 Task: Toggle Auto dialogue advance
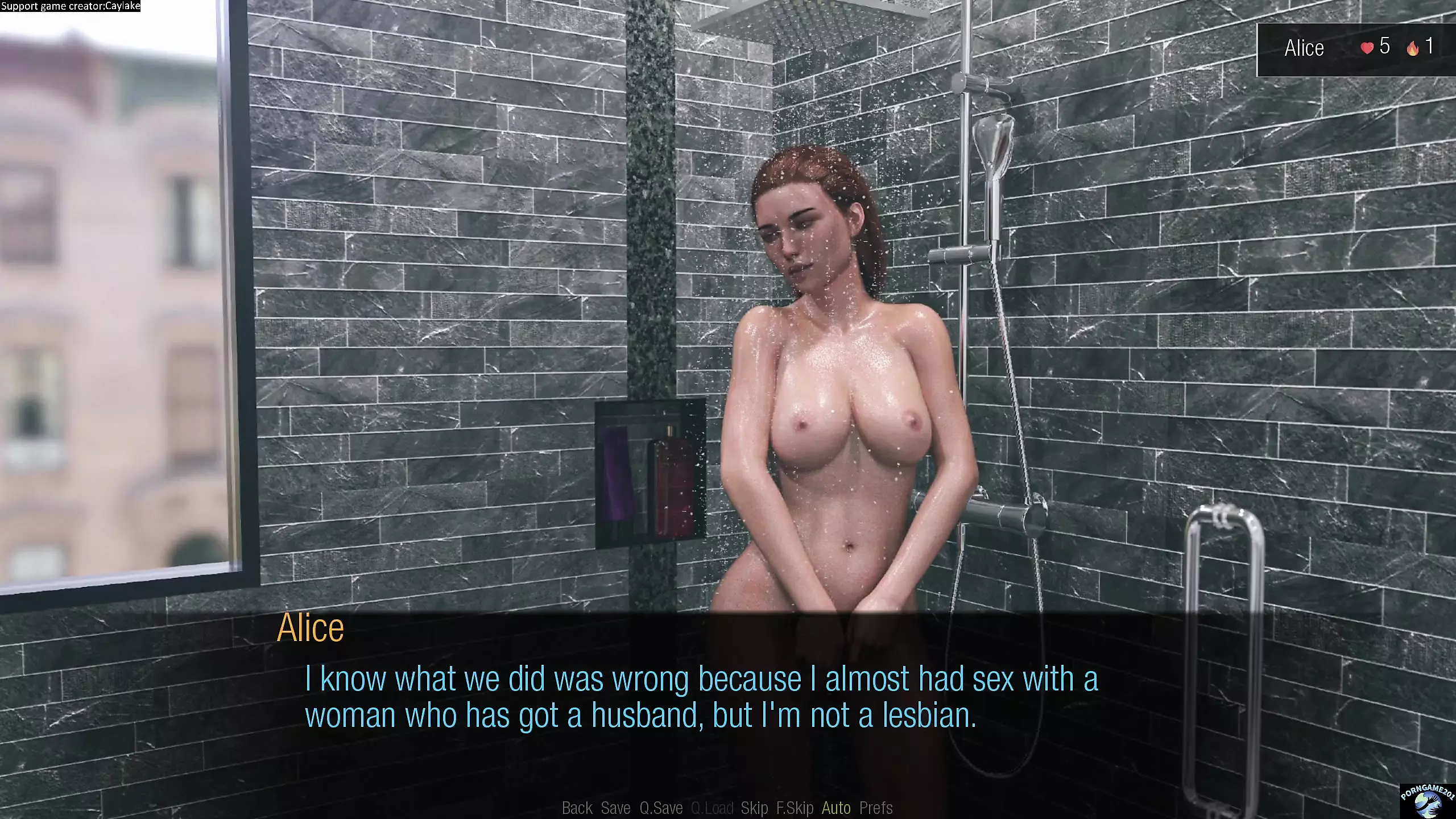(836, 808)
